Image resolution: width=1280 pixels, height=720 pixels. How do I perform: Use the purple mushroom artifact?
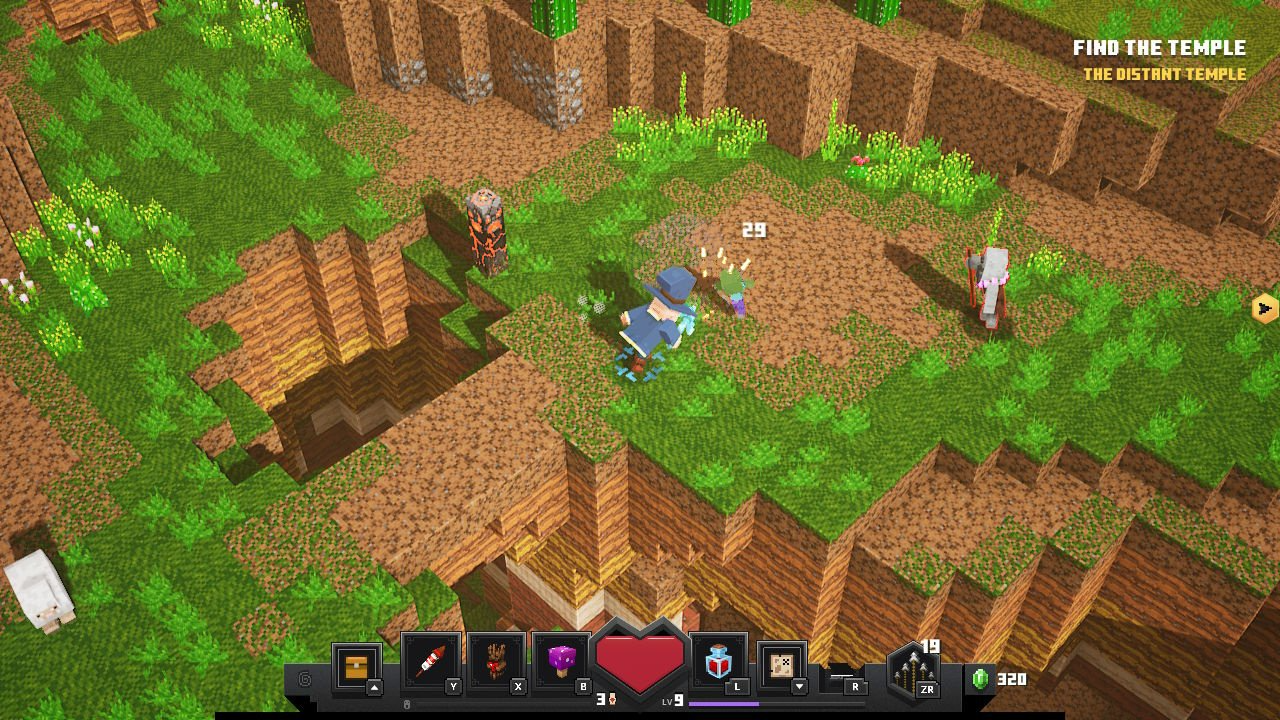point(560,662)
